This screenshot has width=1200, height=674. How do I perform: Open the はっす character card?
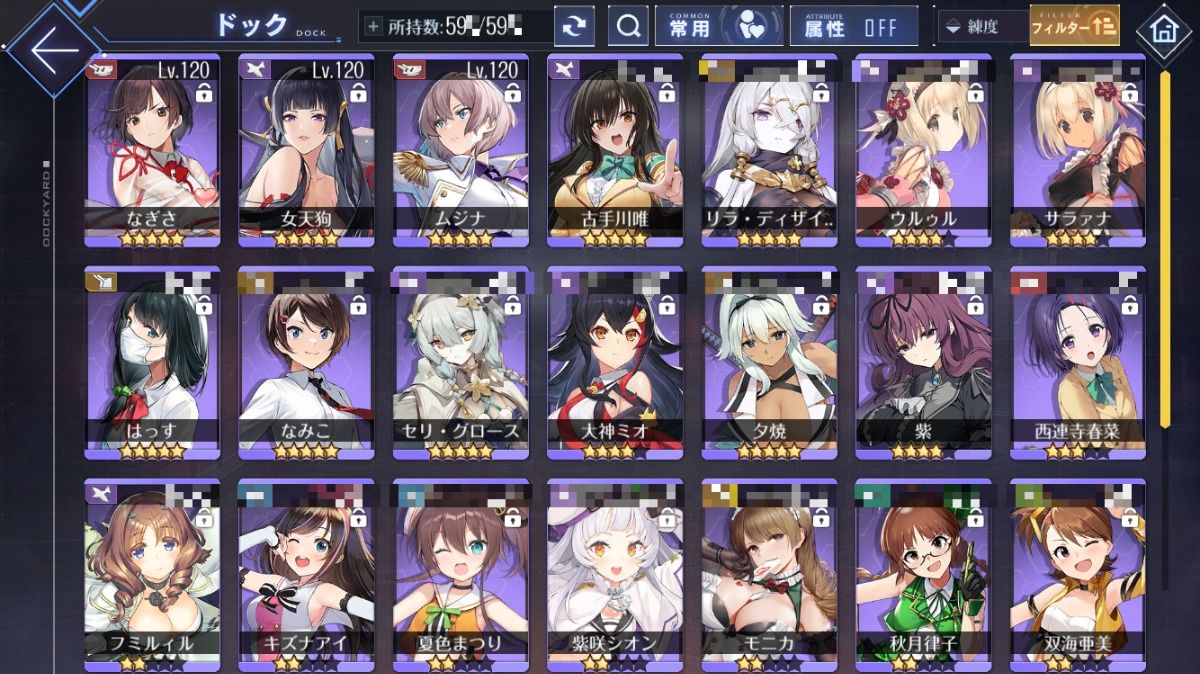tap(153, 362)
